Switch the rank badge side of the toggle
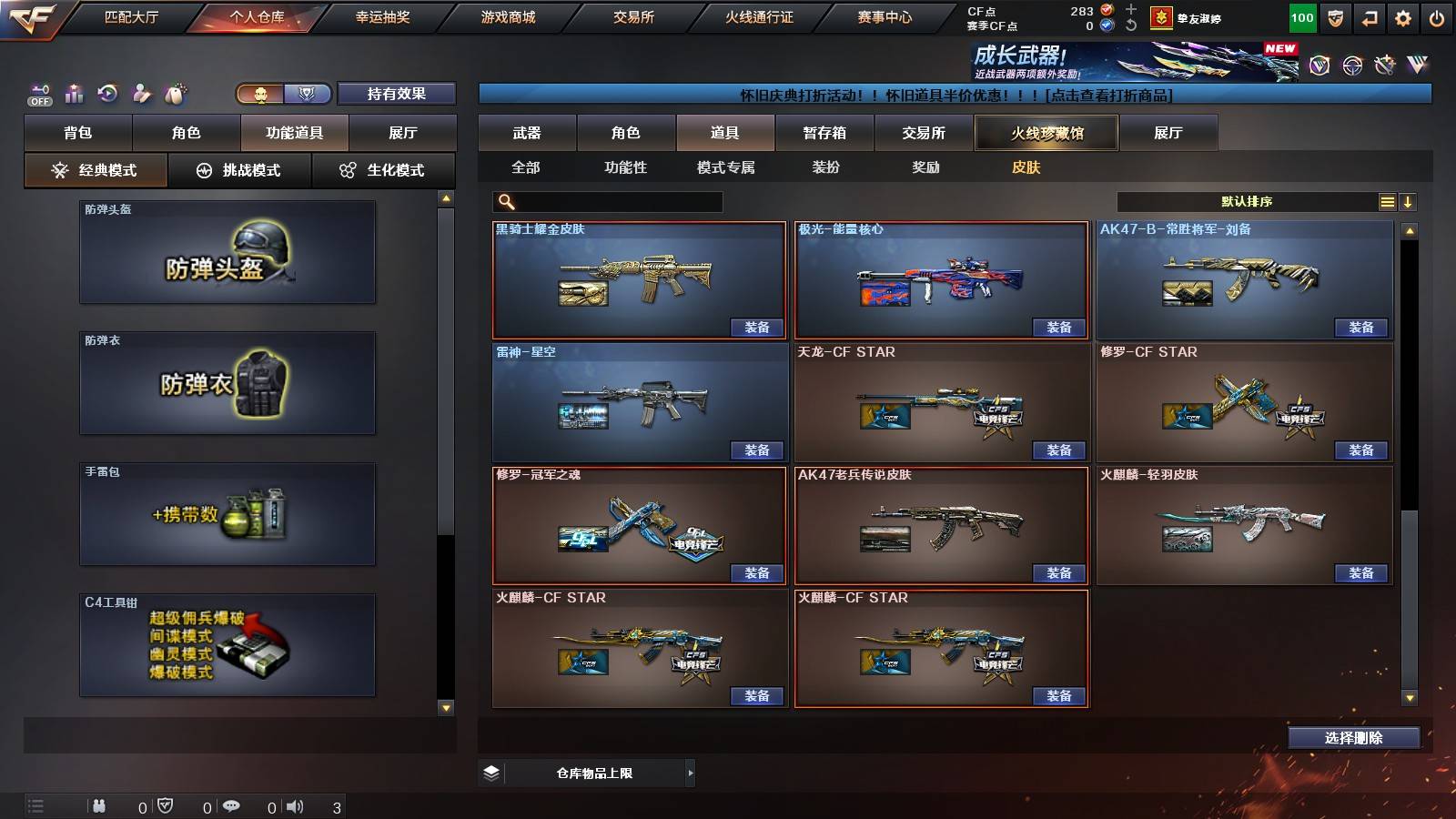1456x819 pixels. pyautogui.click(x=308, y=94)
